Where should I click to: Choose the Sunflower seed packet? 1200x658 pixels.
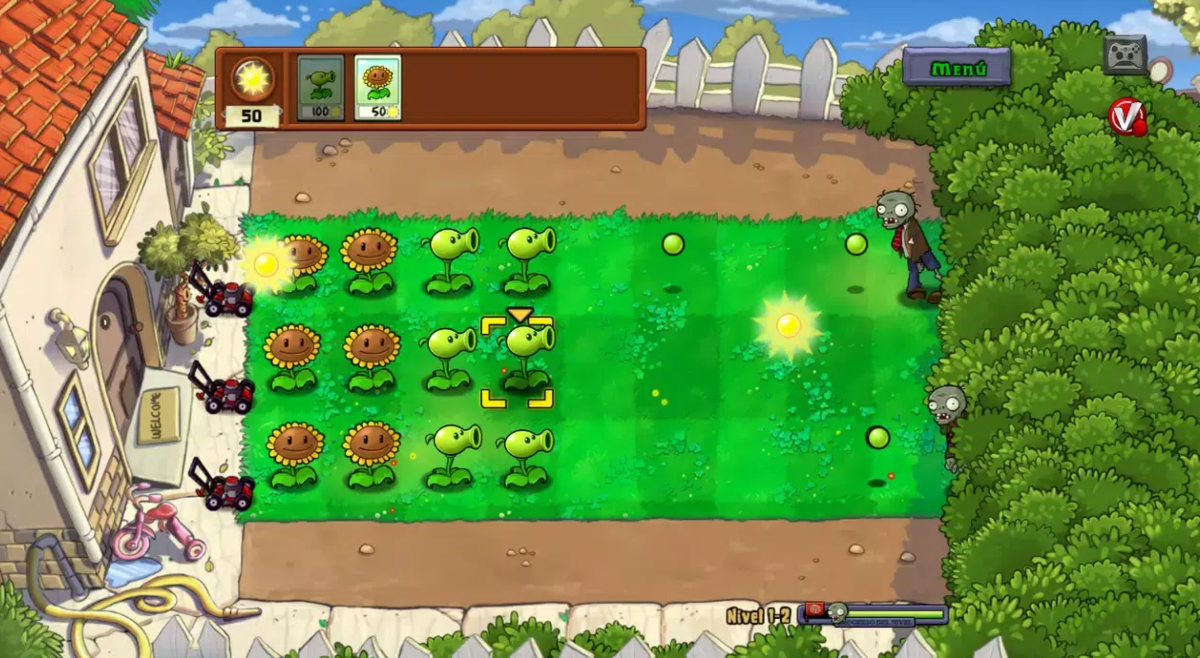[378, 88]
